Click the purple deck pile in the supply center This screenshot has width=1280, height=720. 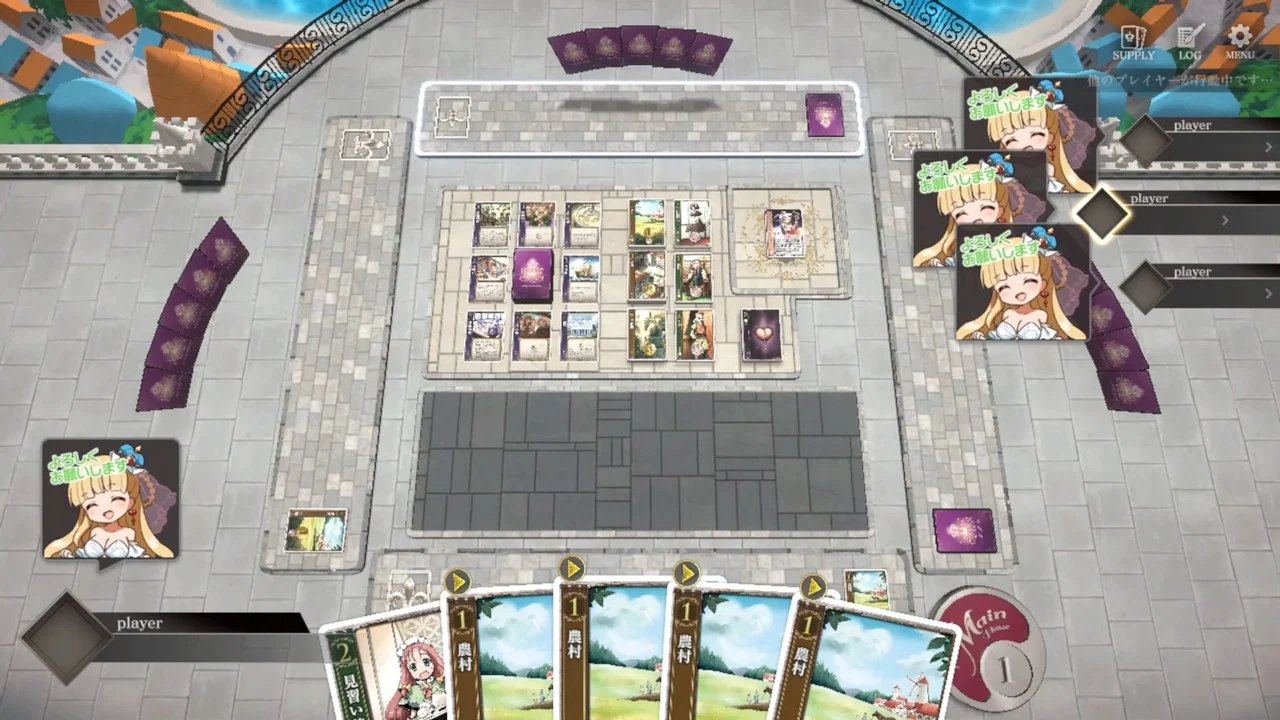tap(533, 277)
